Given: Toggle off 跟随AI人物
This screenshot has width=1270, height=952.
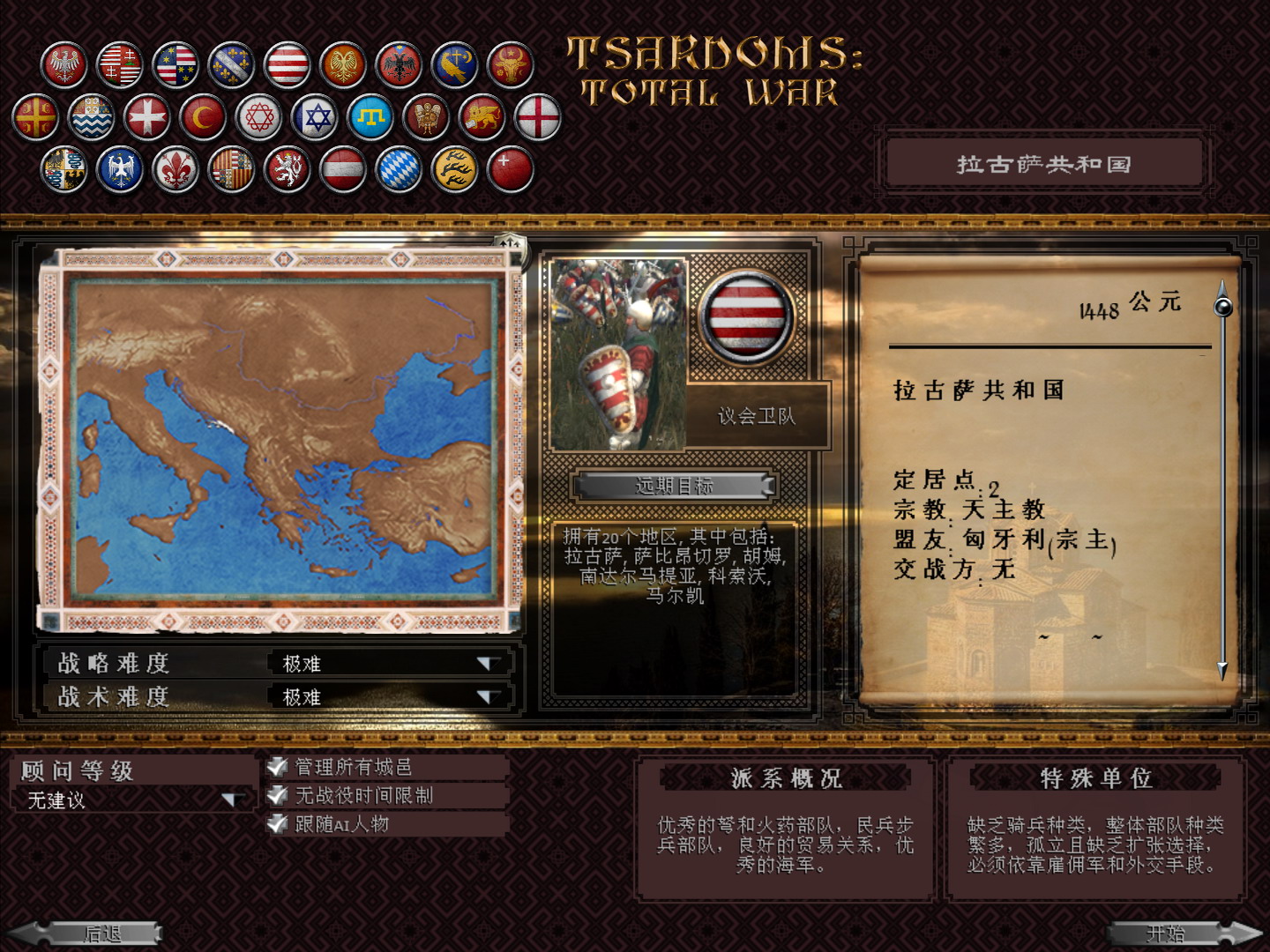Looking at the screenshot, I should click(276, 822).
